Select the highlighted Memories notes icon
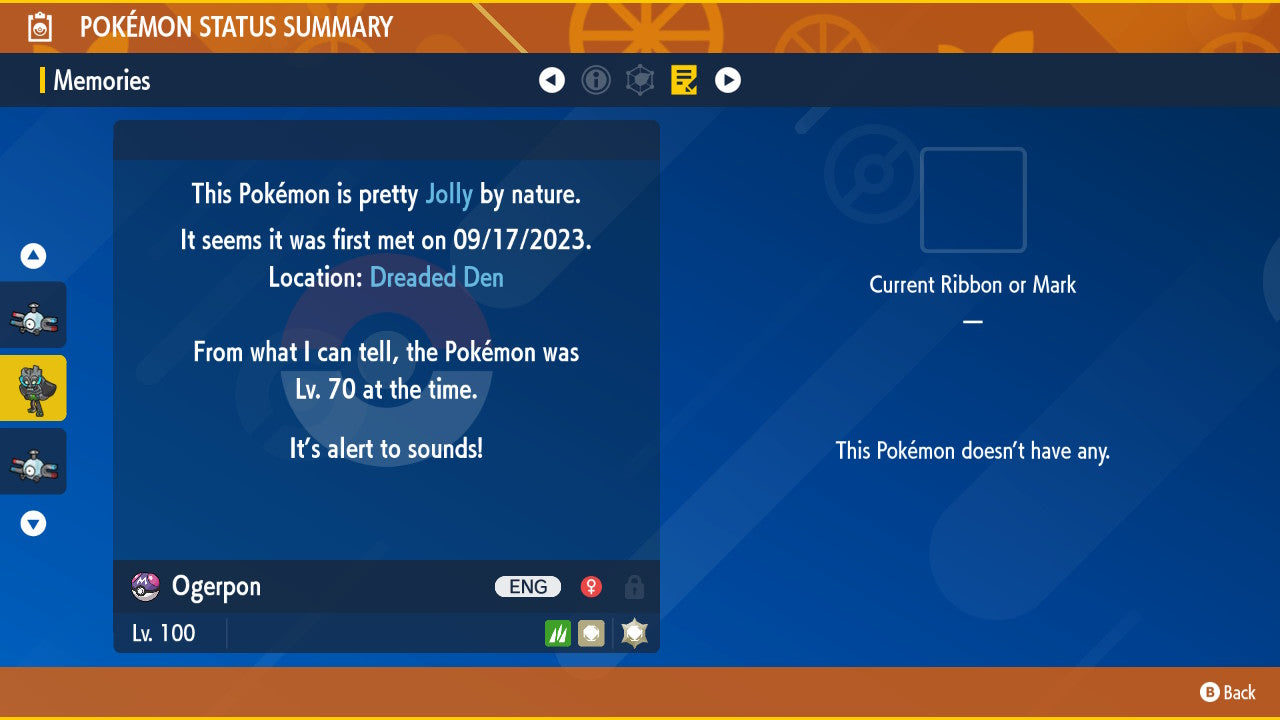The height and width of the screenshot is (720, 1280). [684, 80]
